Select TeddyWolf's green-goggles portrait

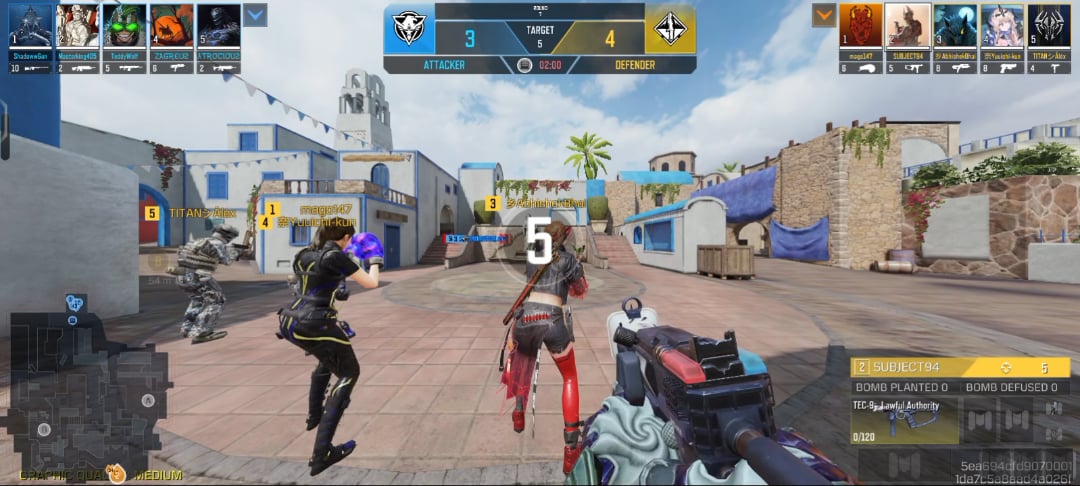click(124, 26)
